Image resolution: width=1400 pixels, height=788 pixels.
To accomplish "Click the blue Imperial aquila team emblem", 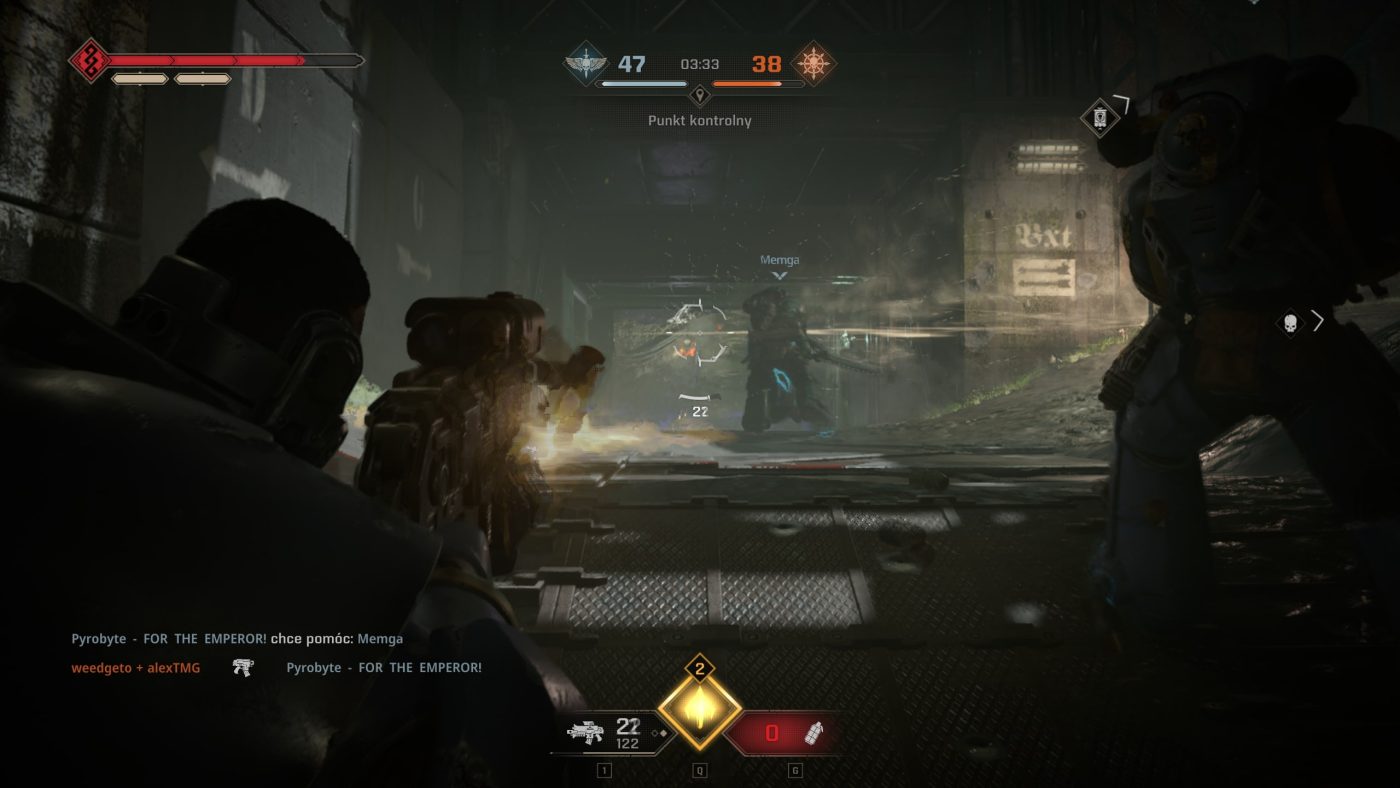I will point(586,64).
